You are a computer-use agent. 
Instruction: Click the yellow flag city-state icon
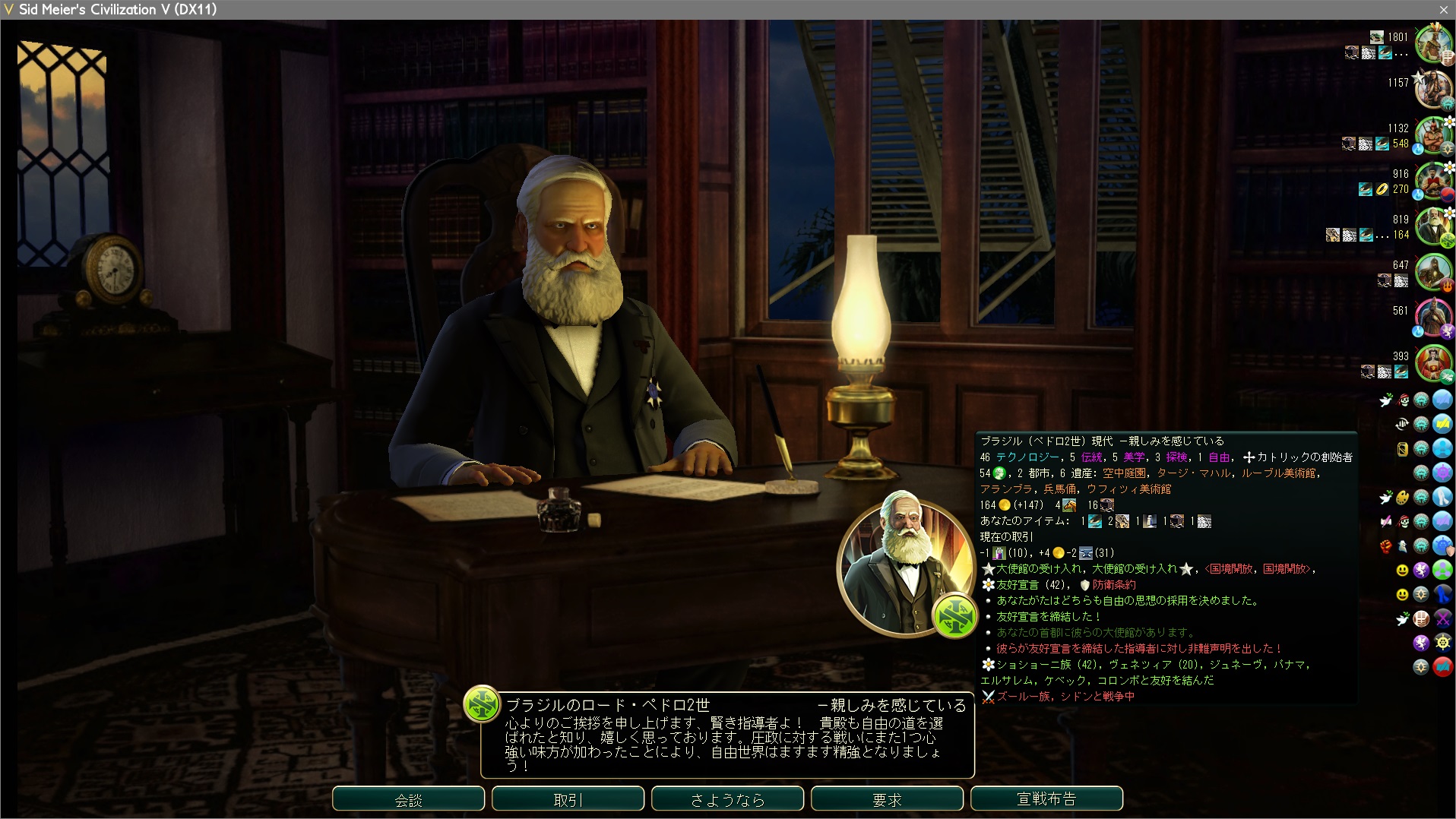point(1442,424)
